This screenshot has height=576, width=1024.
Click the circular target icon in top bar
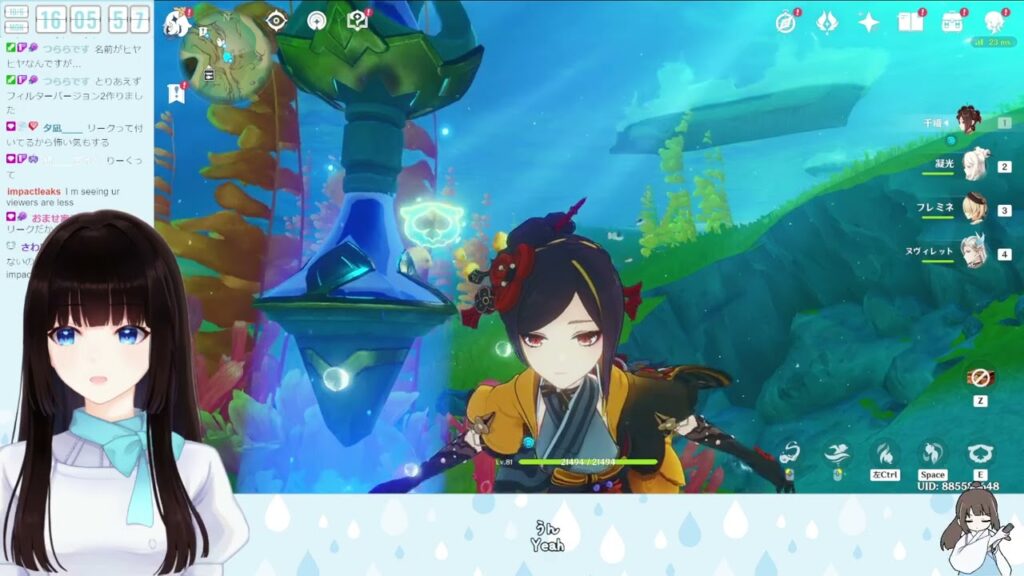(317, 21)
